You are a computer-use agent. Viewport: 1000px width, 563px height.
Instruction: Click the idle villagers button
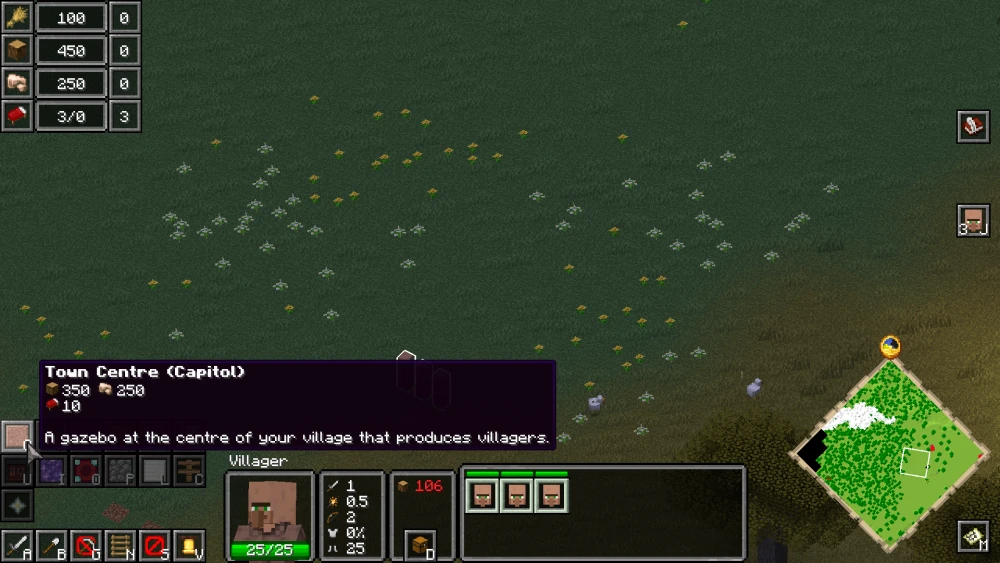[973, 220]
